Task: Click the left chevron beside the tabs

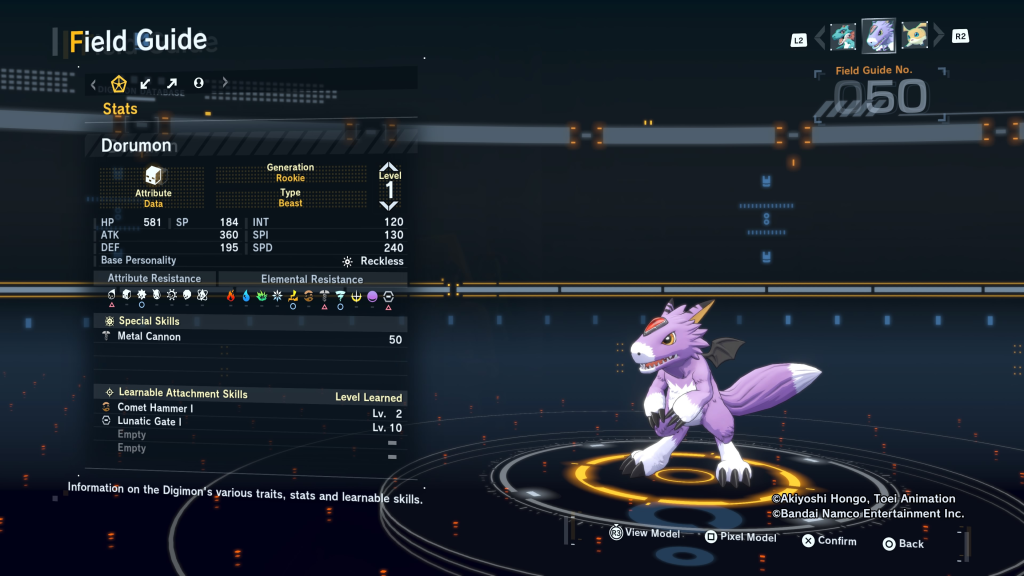Action: (93, 84)
